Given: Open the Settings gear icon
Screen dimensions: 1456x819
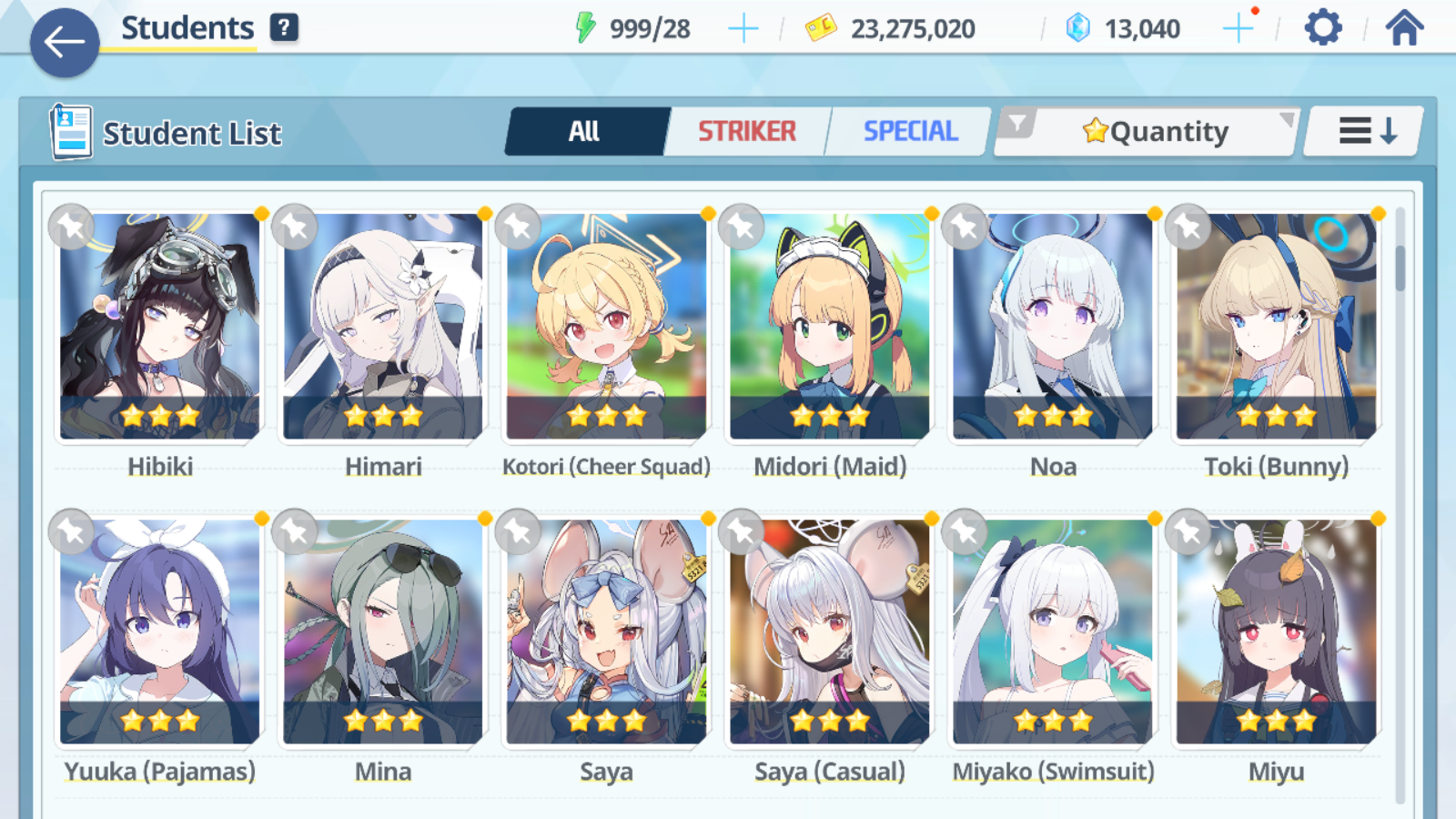Looking at the screenshot, I should [x=1321, y=28].
